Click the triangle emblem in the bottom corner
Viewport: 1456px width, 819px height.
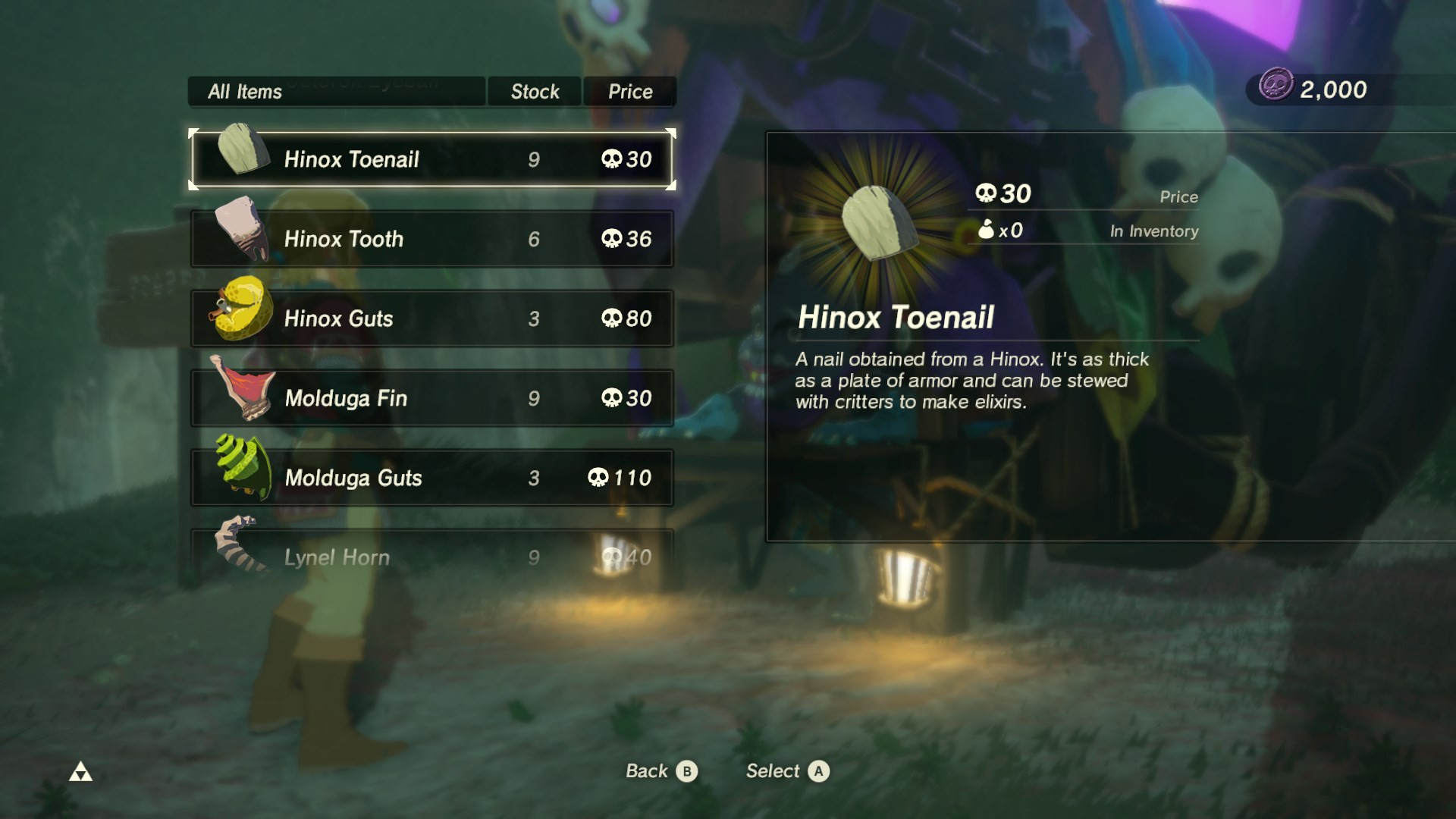click(x=81, y=771)
